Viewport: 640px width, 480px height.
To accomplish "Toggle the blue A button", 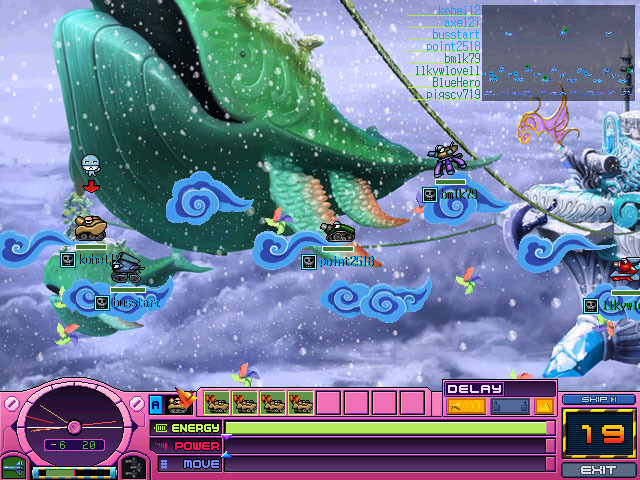I will pos(155,404).
